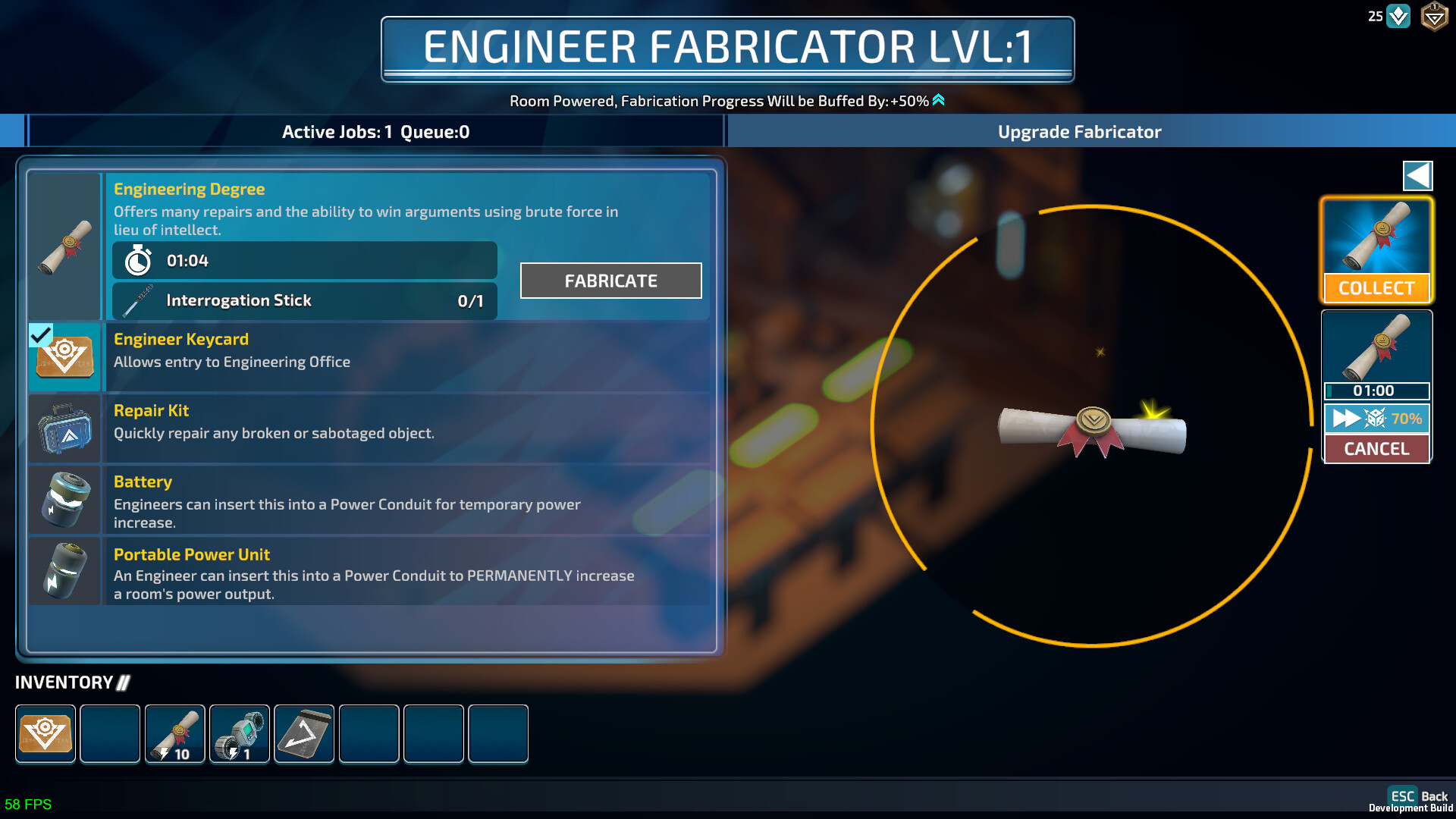Click the blue back-arrow toggle above the Collect card
Screen dimensions: 1456x819
pyautogui.click(x=1418, y=175)
